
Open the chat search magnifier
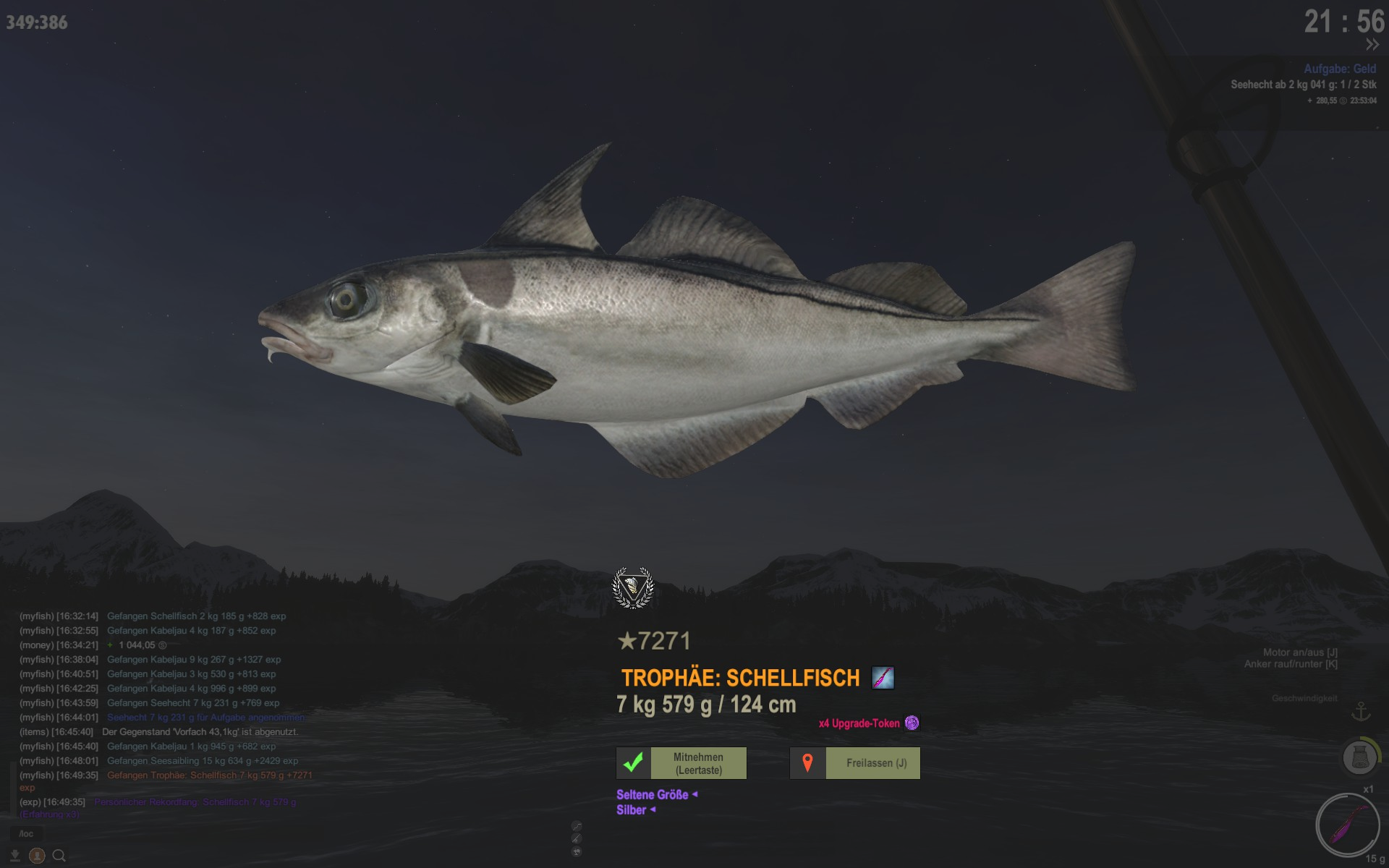tap(59, 856)
